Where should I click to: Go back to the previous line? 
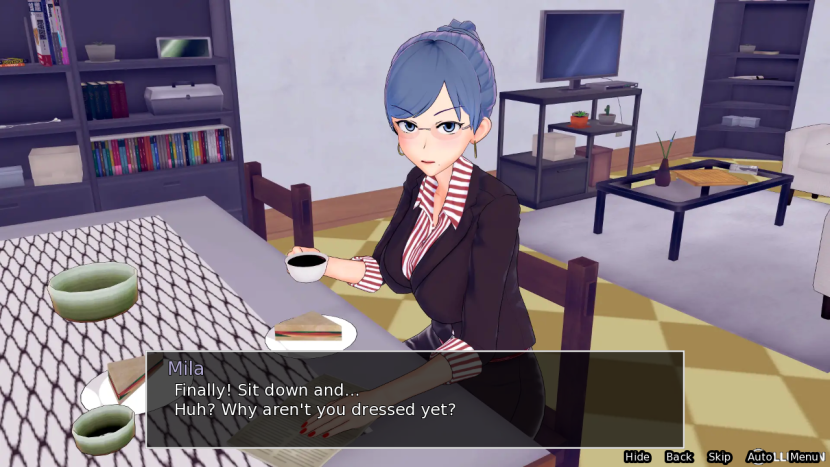679,457
